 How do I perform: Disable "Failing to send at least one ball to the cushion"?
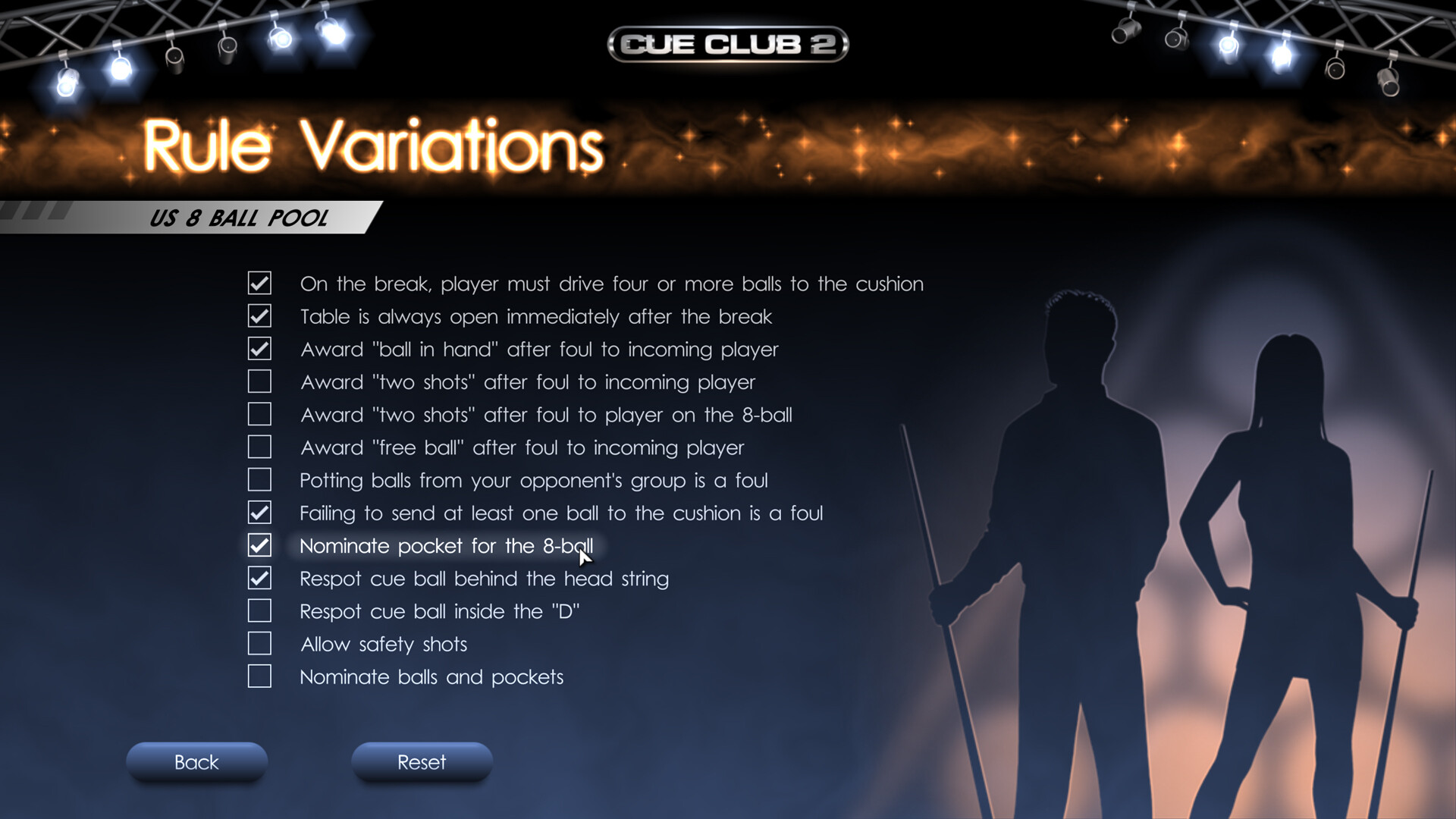259,513
